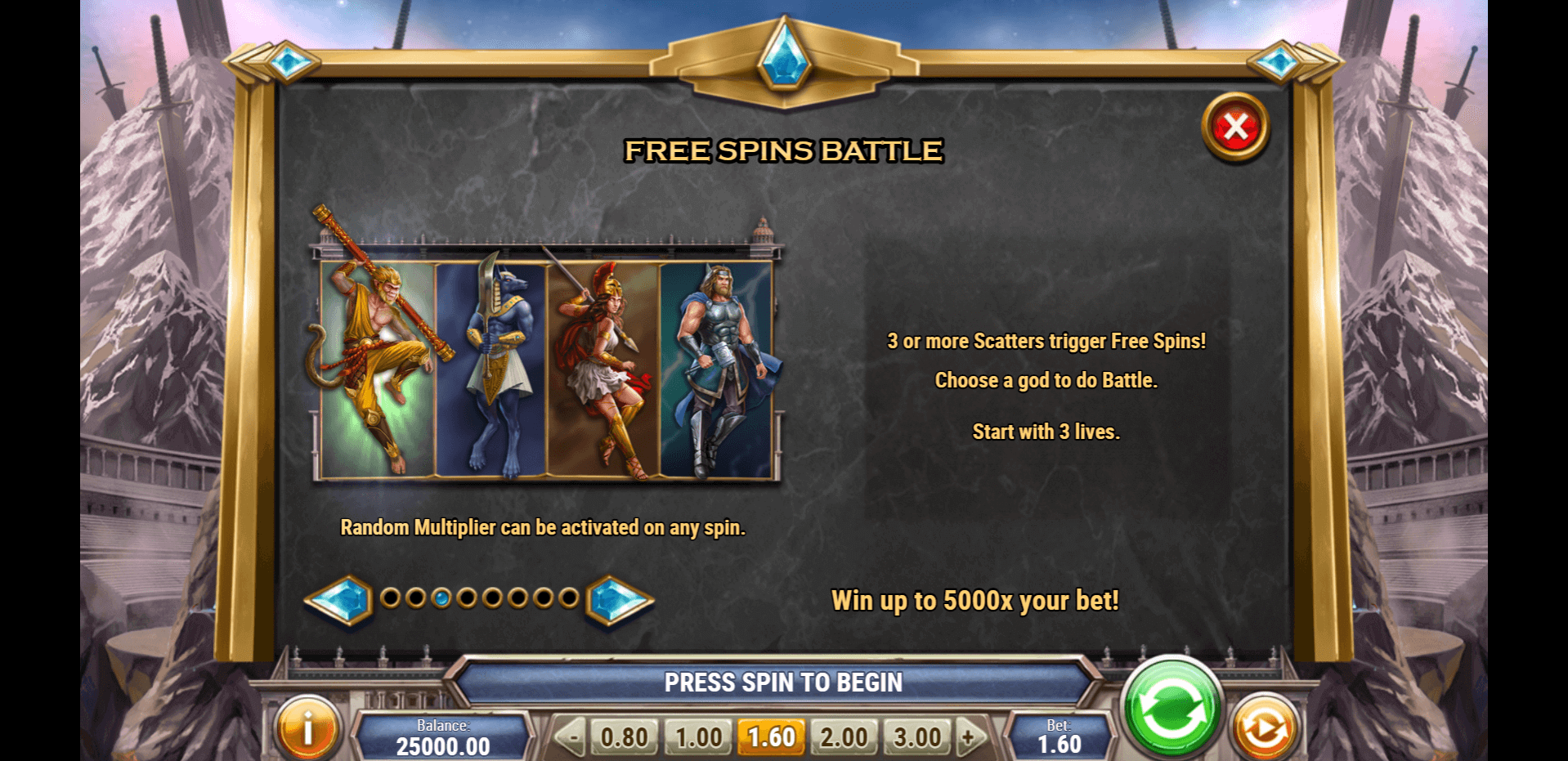Decrease bet with the minus arrow
This screenshot has width=1568, height=761.
coord(571,737)
